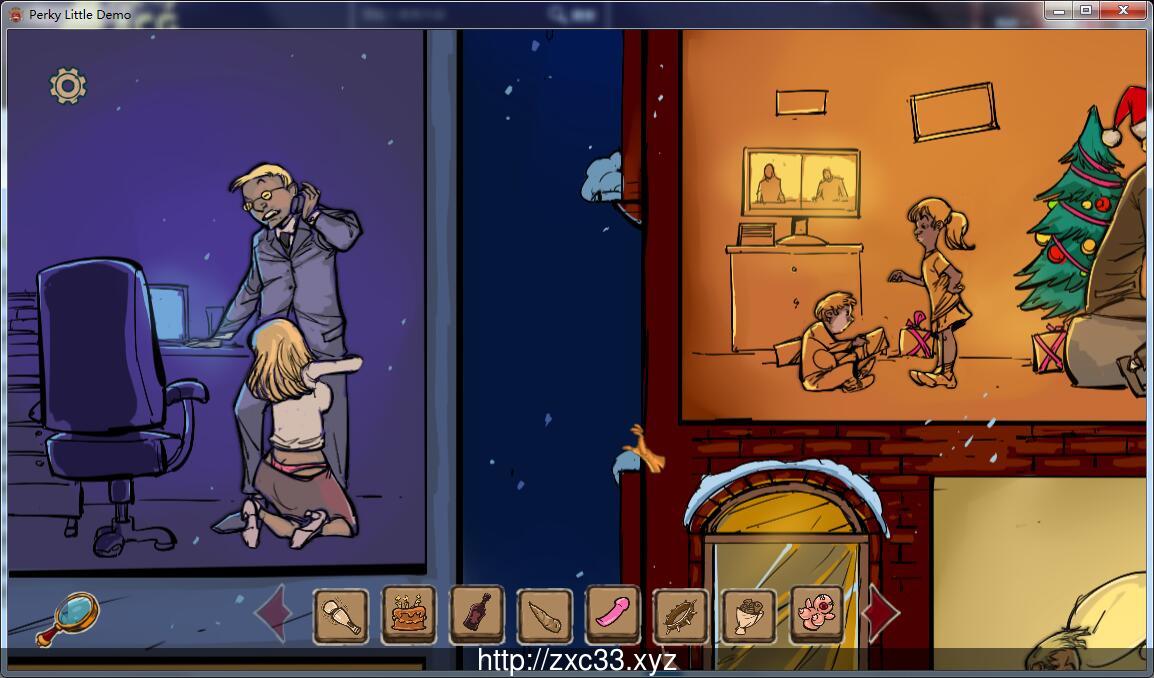
Task: Close the Perky Little Demo window
Action: 1125,10
